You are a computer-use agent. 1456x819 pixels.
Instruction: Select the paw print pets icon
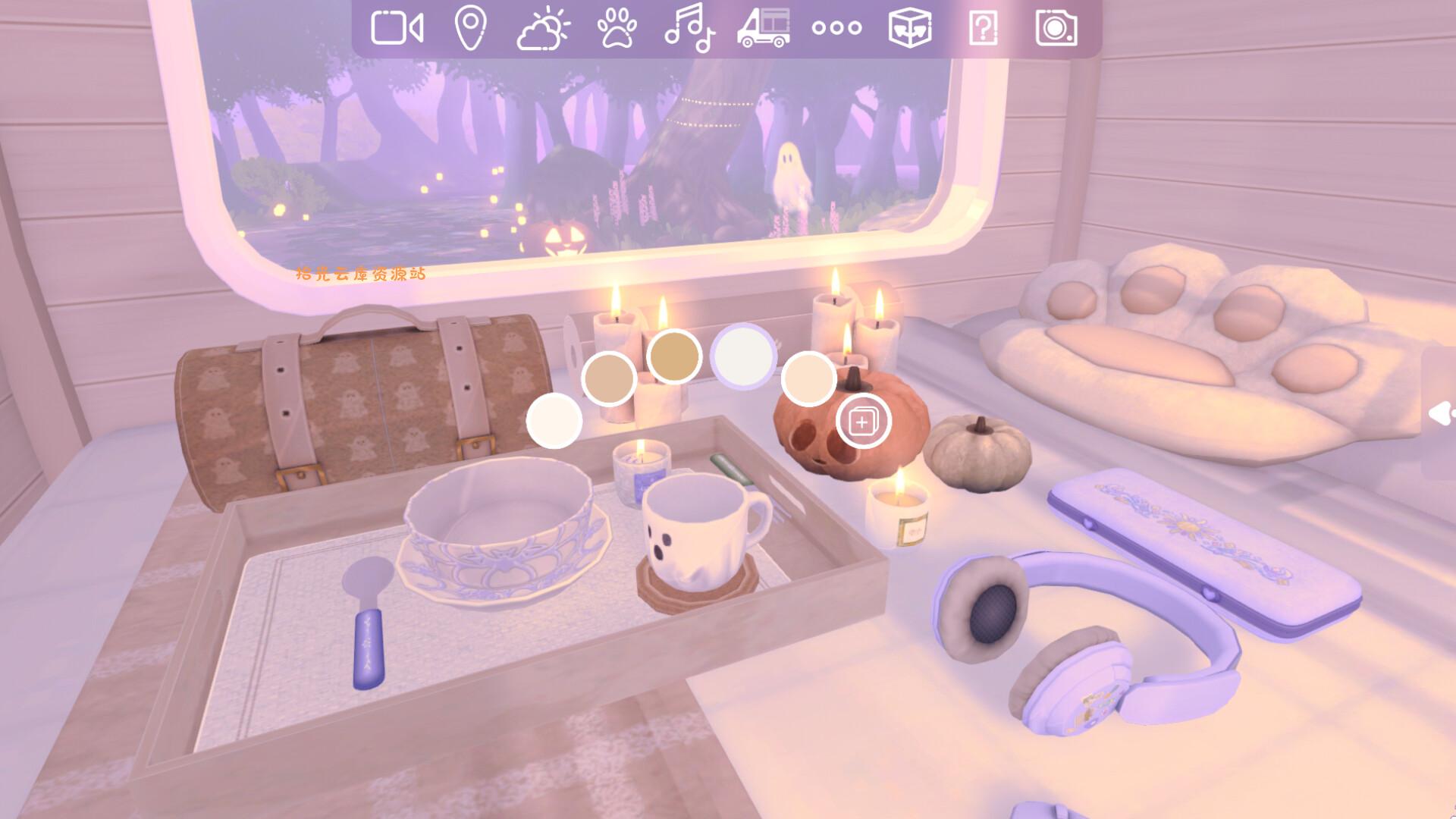click(618, 29)
